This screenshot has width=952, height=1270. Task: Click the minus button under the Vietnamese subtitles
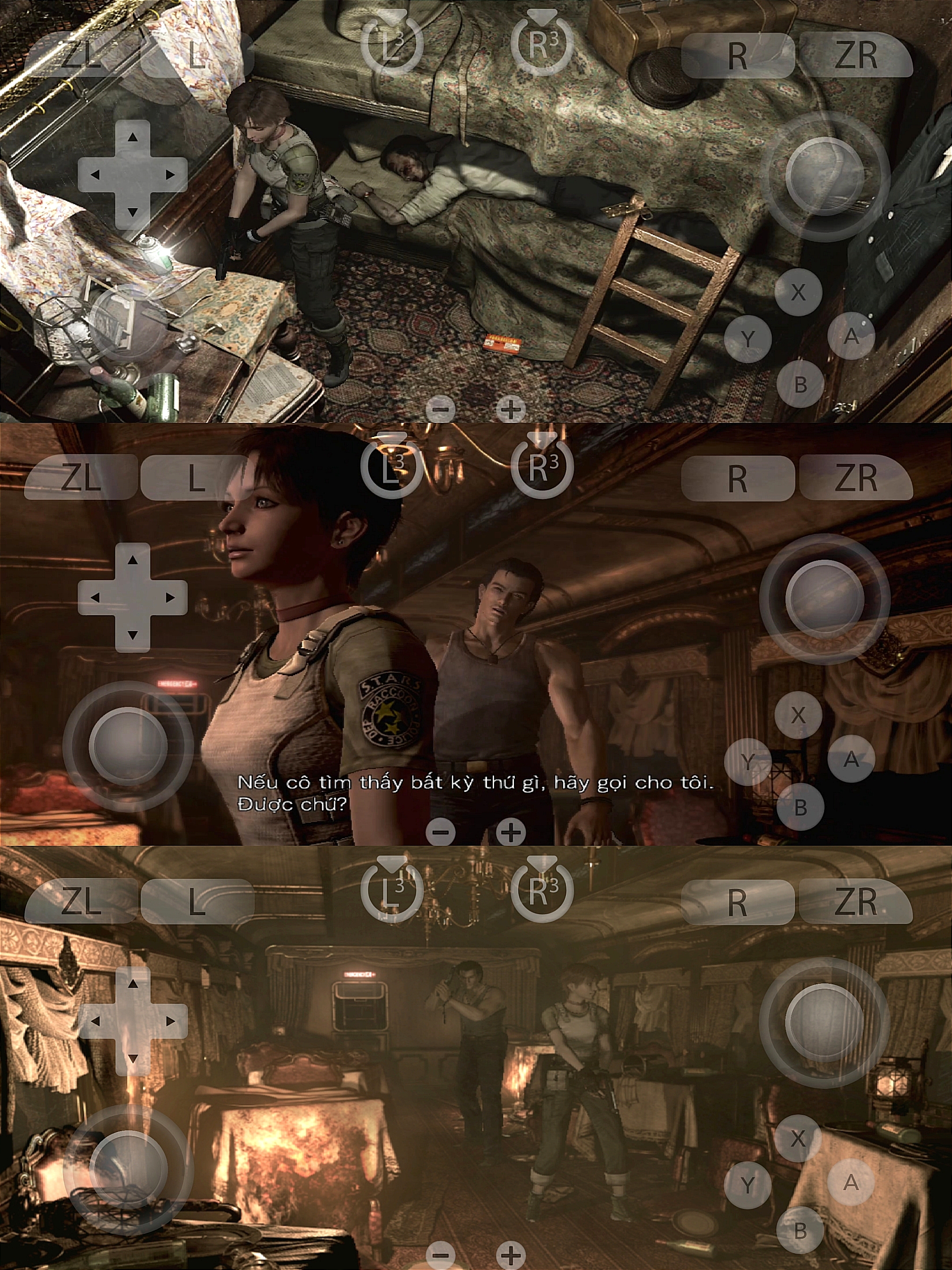pyautogui.click(x=441, y=832)
